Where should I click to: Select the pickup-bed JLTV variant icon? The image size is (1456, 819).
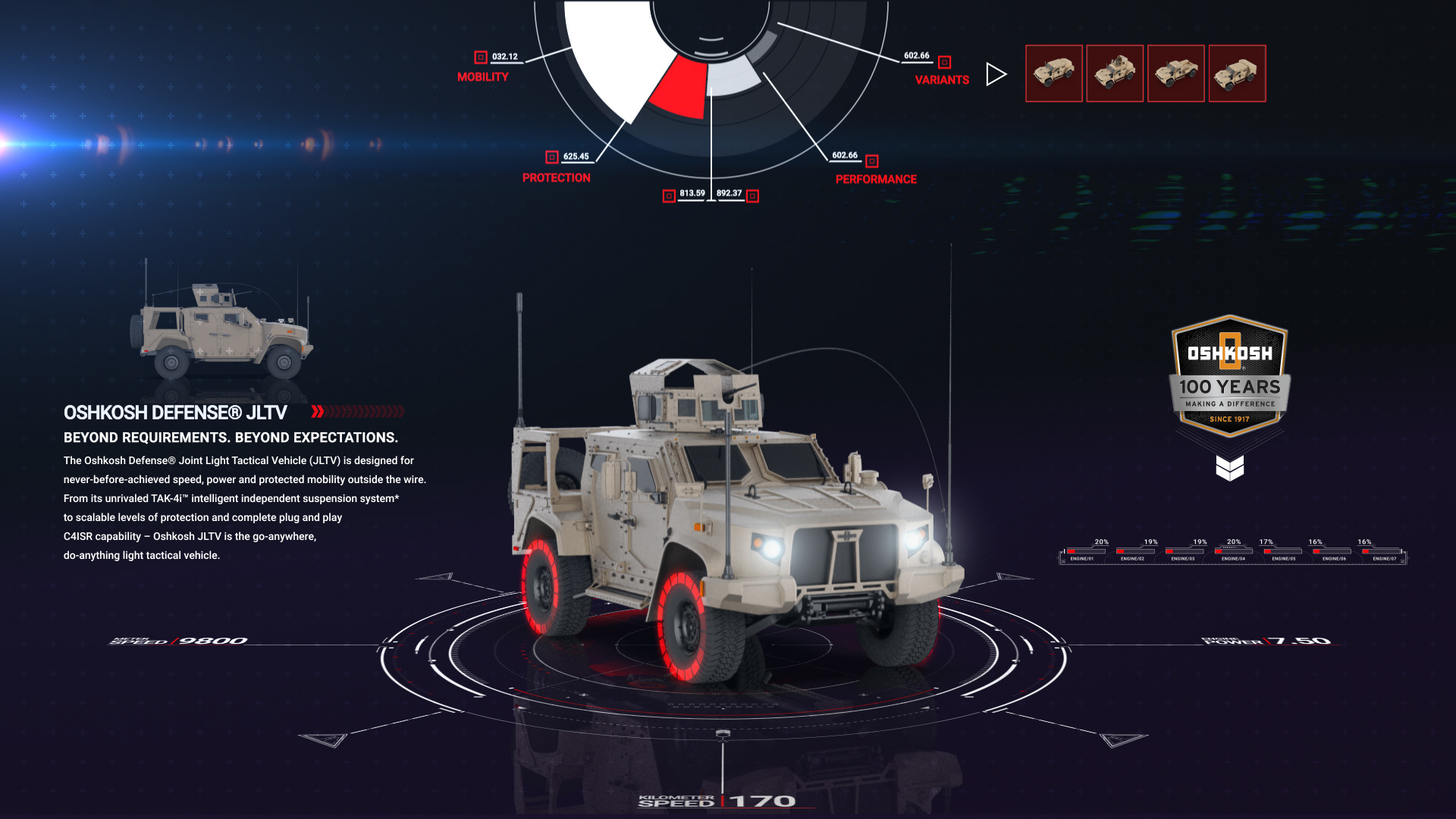(x=1176, y=73)
